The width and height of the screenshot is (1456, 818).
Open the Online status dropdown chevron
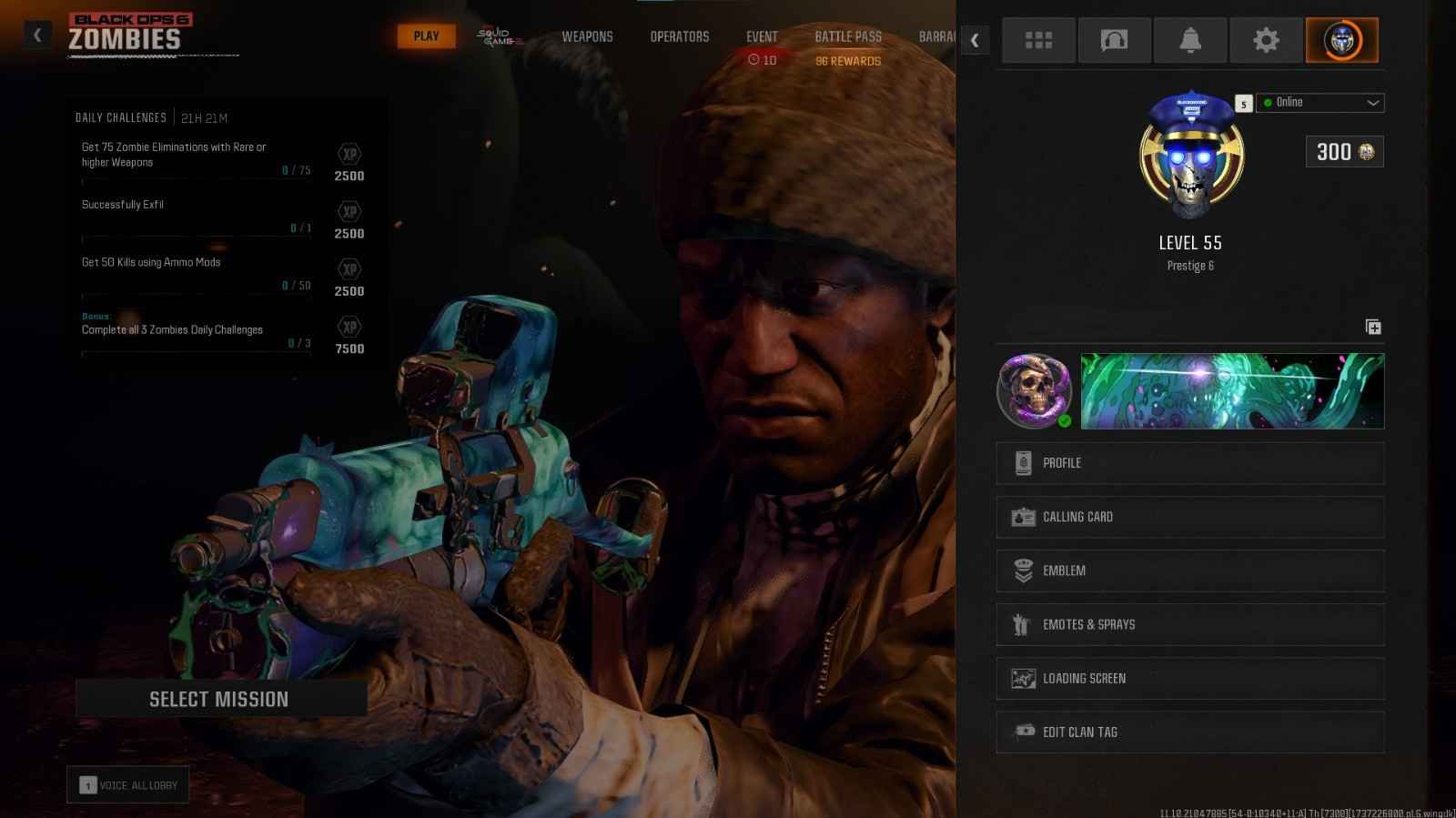1371,102
